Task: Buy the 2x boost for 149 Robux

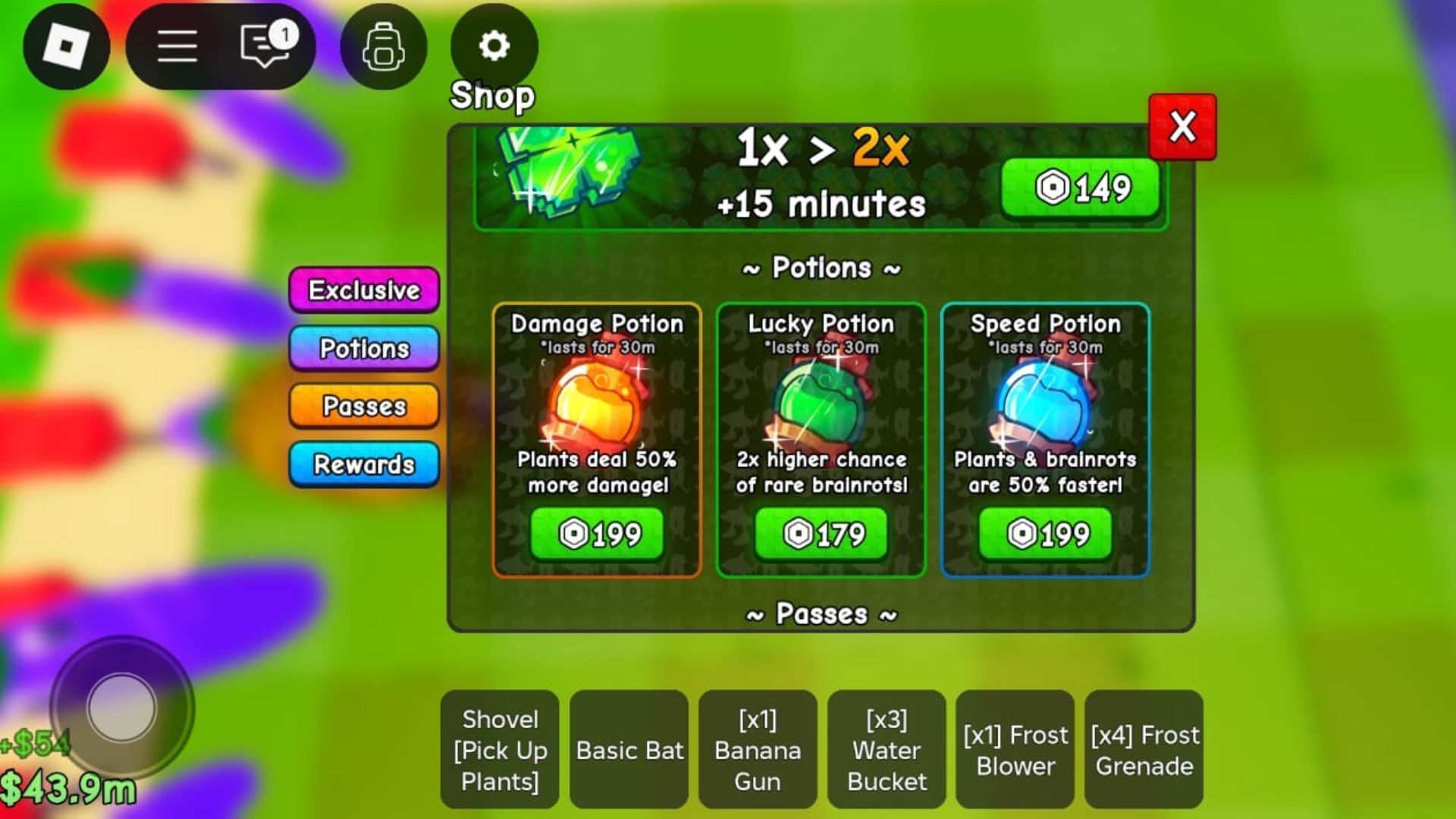Action: coord(1081,188)
